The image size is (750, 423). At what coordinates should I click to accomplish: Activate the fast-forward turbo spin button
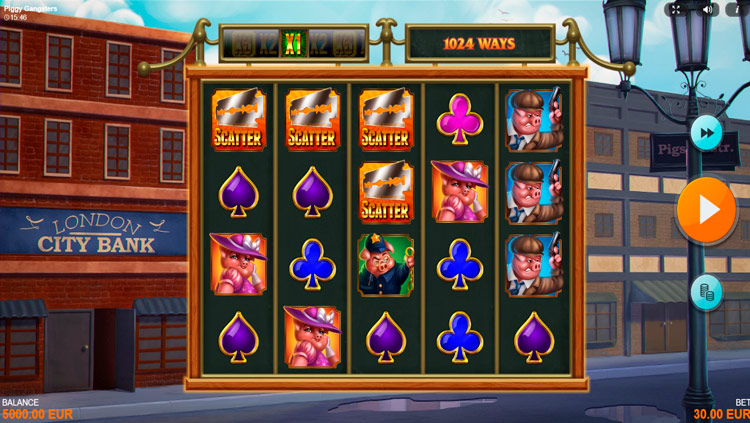(707, 132)
